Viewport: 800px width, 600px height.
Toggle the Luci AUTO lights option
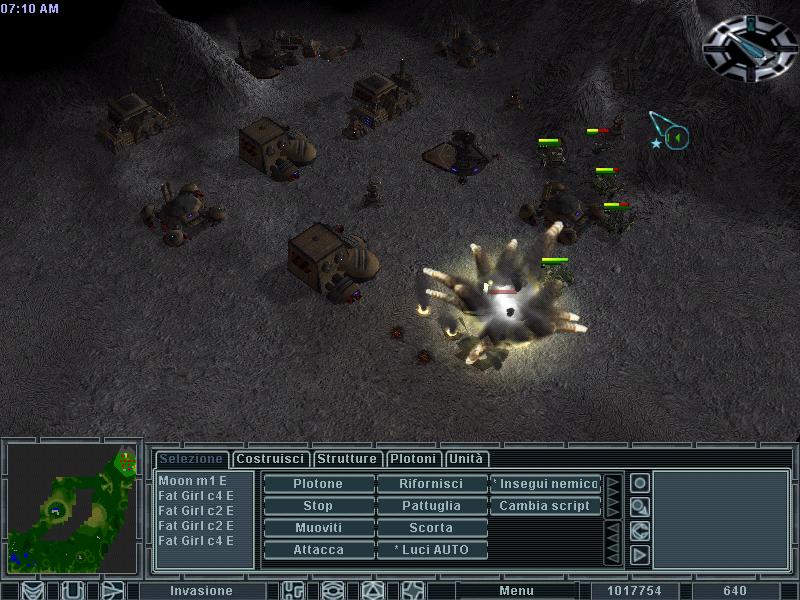click(431, 550)
